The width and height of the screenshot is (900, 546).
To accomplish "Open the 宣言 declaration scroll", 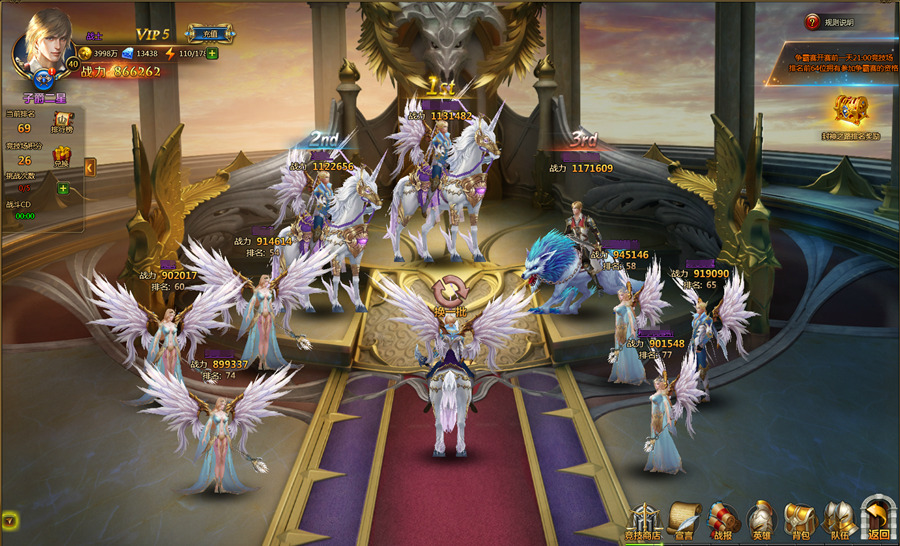I will (x=685, y=520).
